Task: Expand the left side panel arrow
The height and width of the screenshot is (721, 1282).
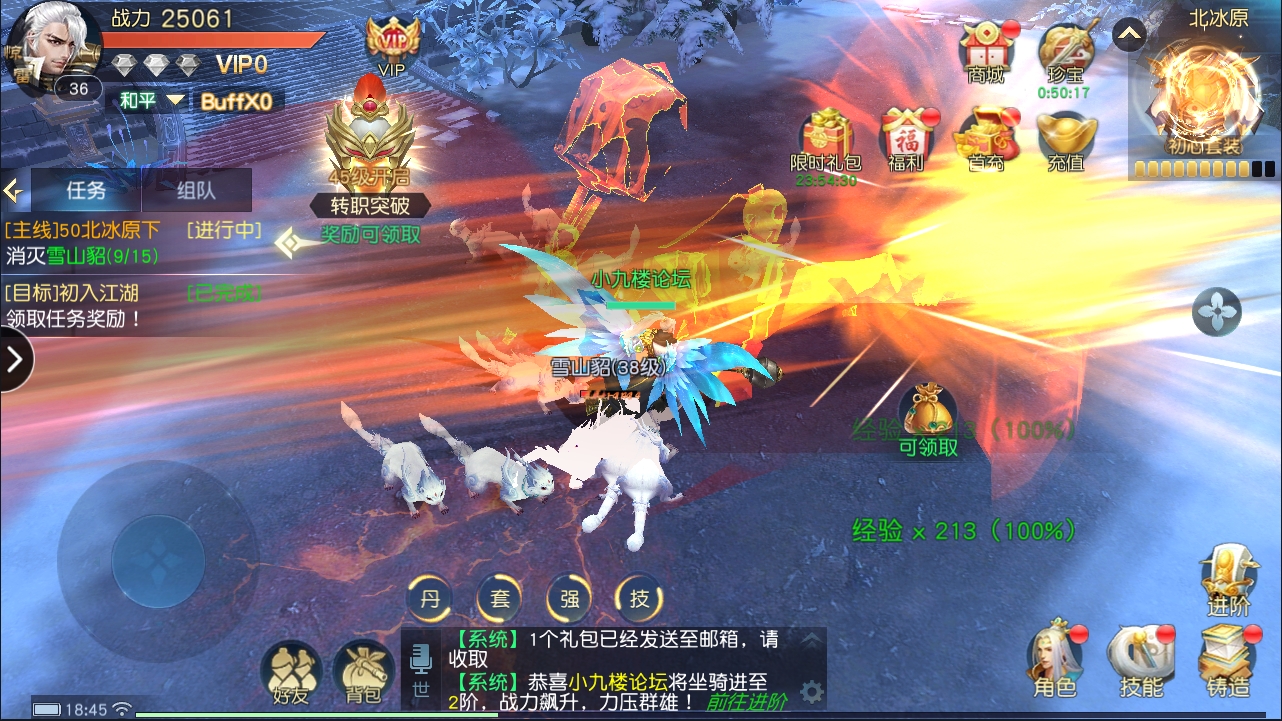Action: [17, 359]
